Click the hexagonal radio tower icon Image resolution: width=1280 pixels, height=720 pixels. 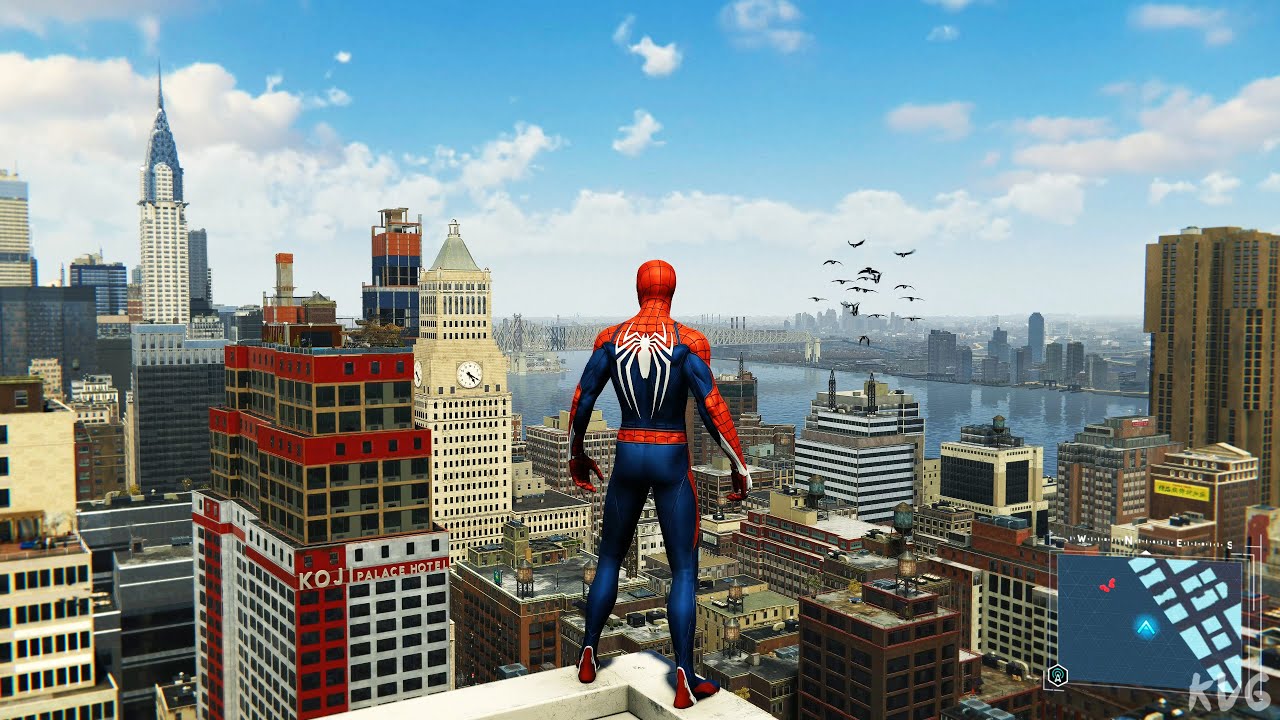1056,676
